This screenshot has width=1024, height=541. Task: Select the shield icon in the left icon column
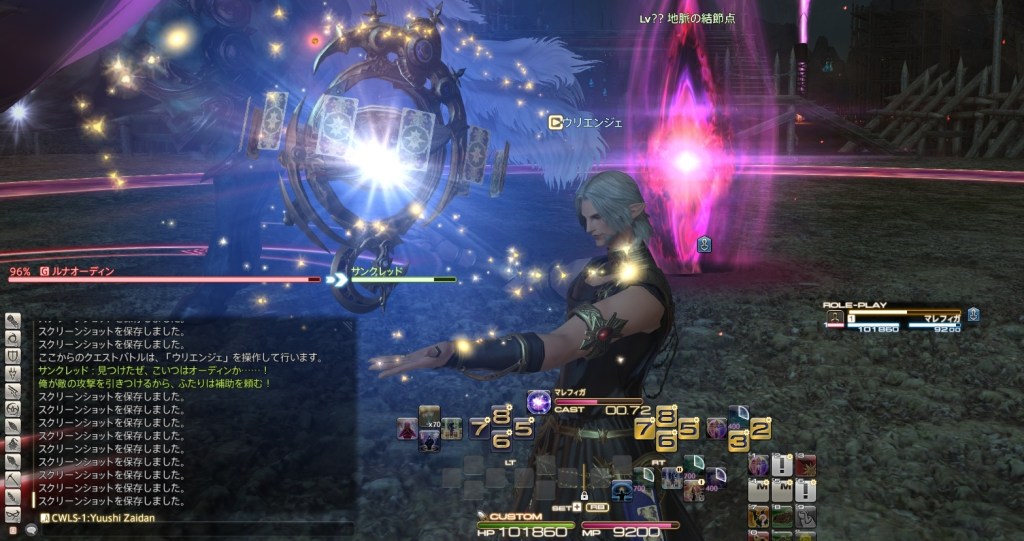(x=13, y=356)
